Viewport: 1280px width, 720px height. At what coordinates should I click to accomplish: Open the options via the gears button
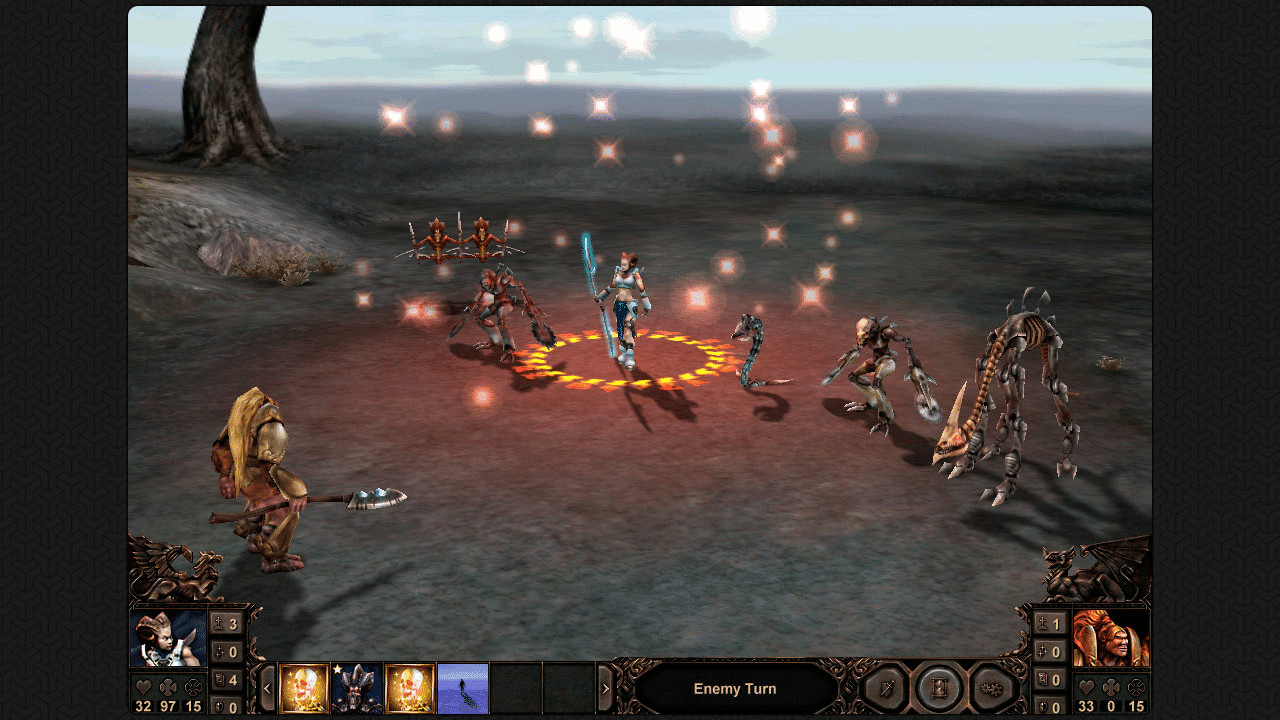[993, 688]
